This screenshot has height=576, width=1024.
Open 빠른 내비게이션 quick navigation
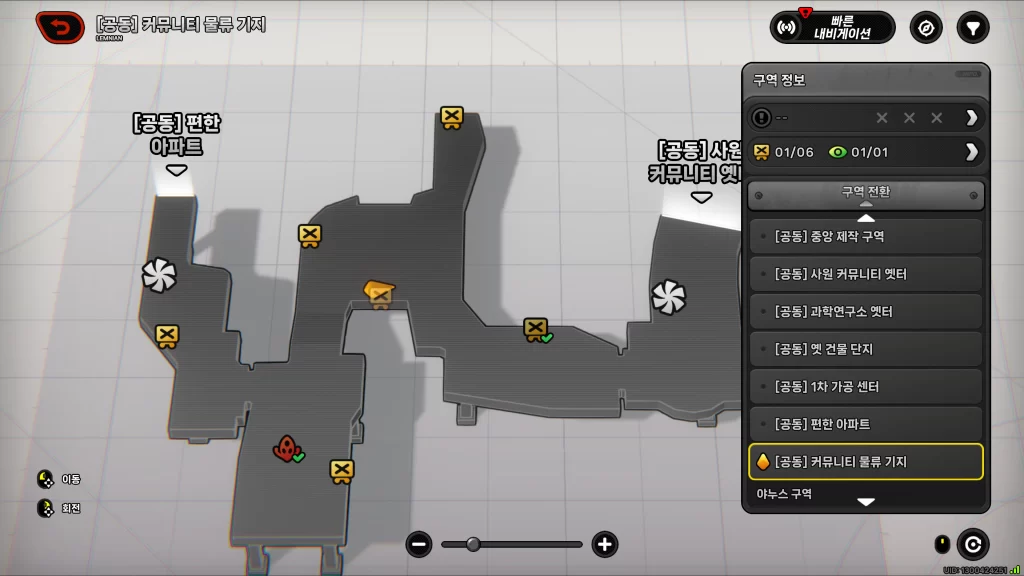pos(833,27)
